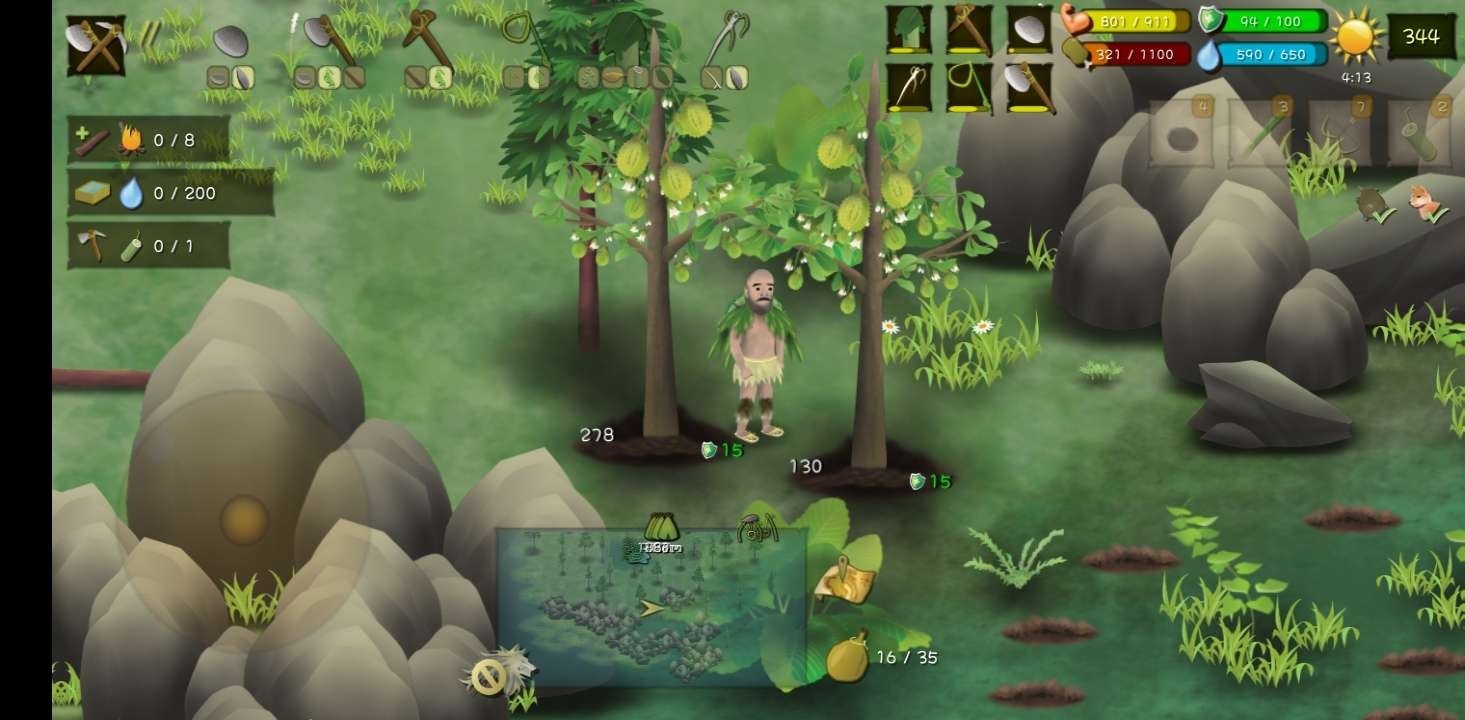
Task: Select the green rope snare slot
Action: (968, 88)
